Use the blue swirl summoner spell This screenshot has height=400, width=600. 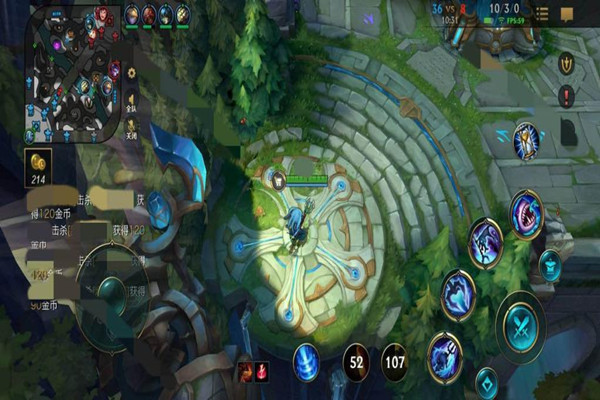point(307,360)
